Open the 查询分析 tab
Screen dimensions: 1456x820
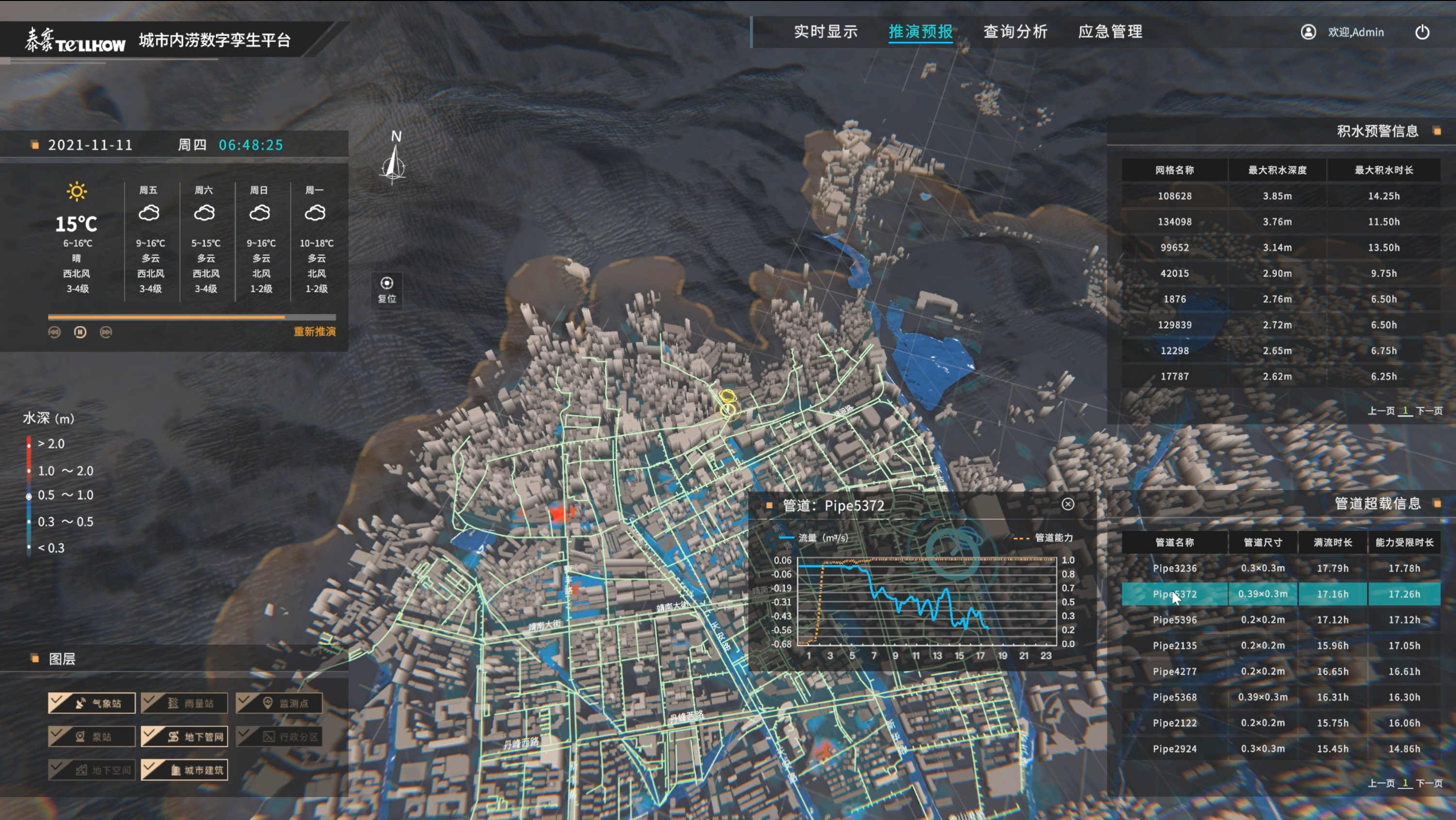pos(1015,32)
